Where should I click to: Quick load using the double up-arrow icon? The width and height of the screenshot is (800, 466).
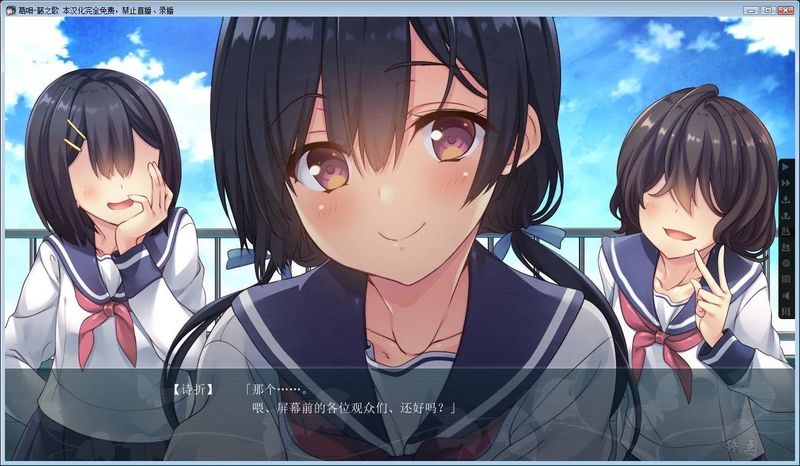point(787,246)
